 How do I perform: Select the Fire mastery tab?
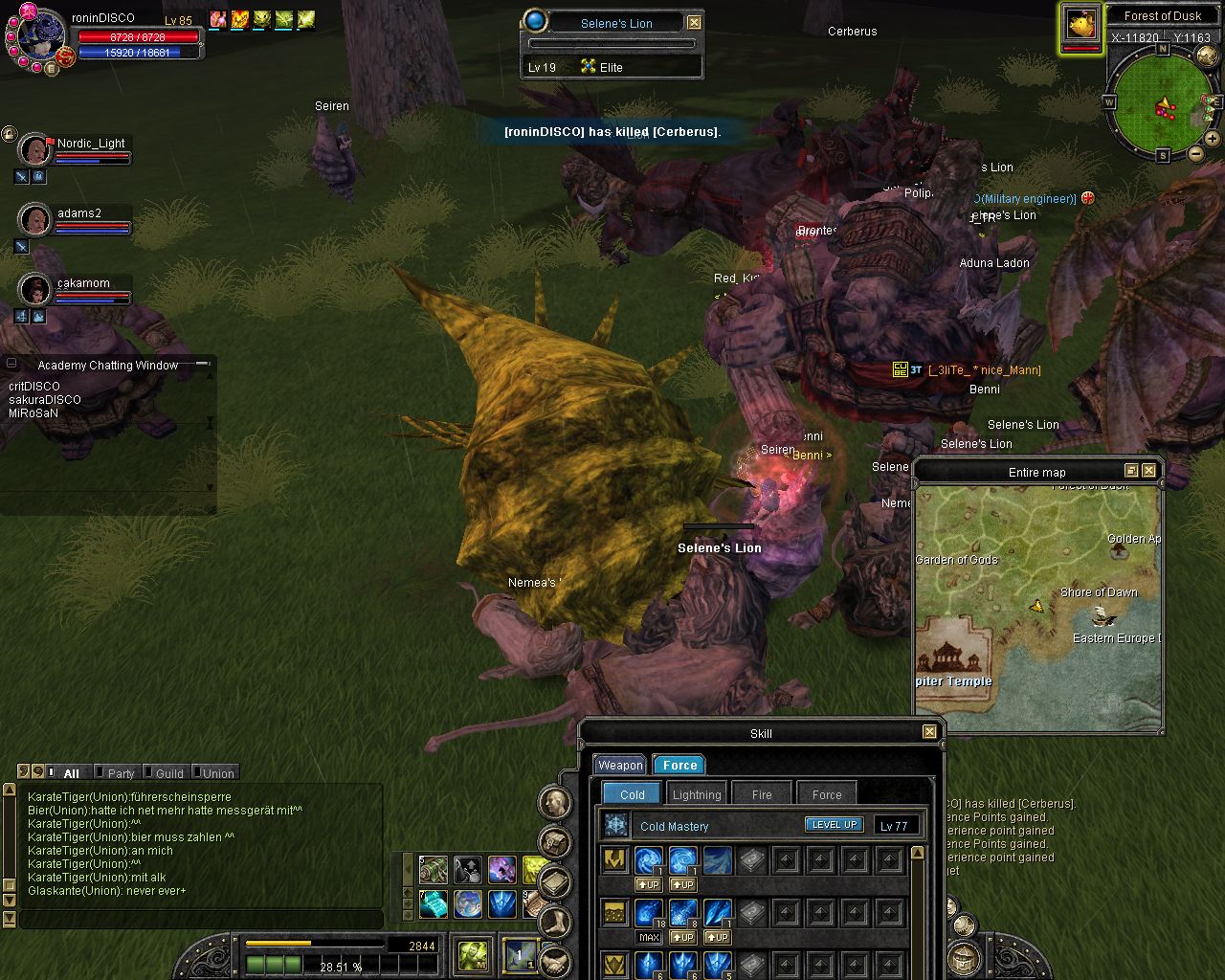762,794
